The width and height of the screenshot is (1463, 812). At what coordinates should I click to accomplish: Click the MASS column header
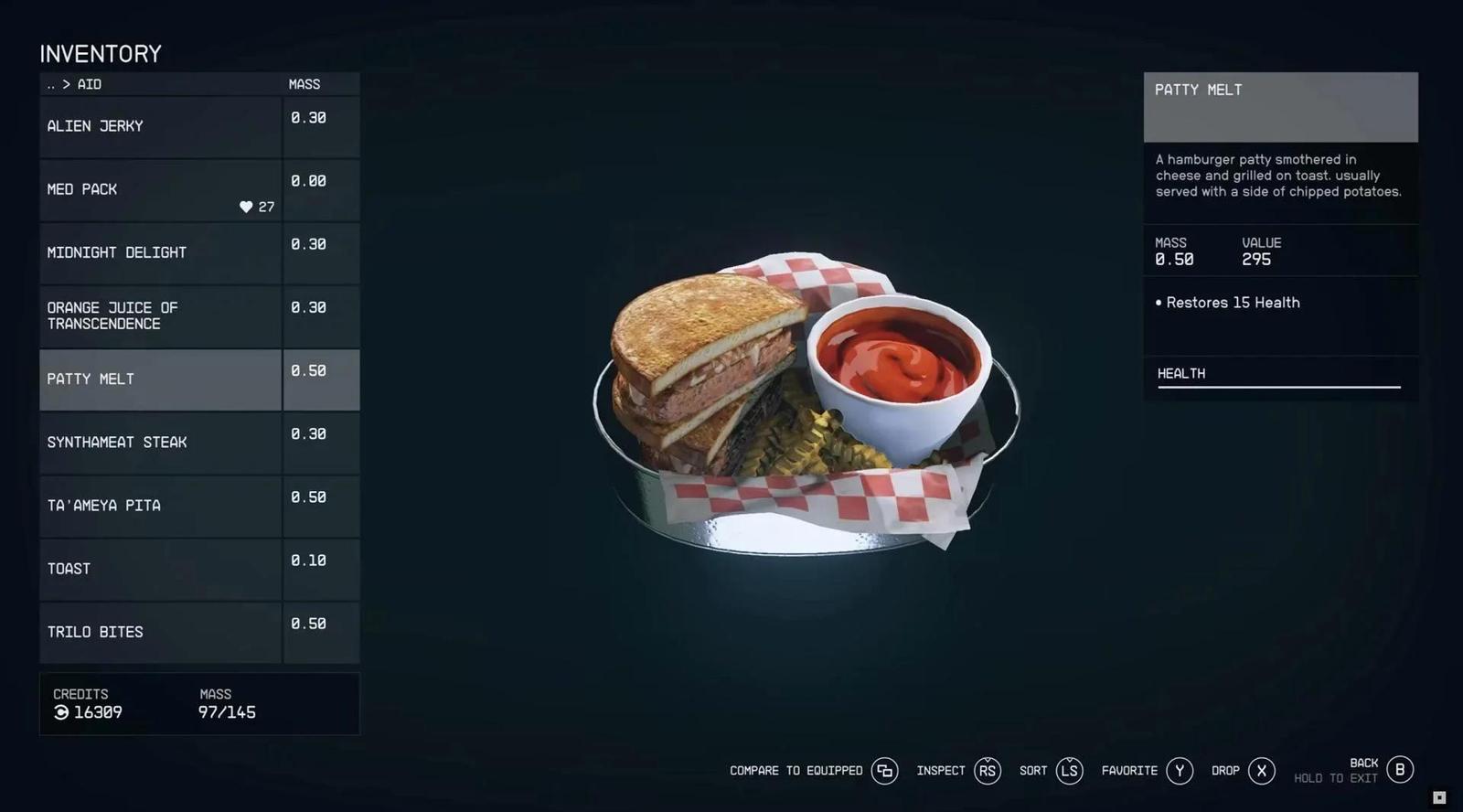point(305,83)
